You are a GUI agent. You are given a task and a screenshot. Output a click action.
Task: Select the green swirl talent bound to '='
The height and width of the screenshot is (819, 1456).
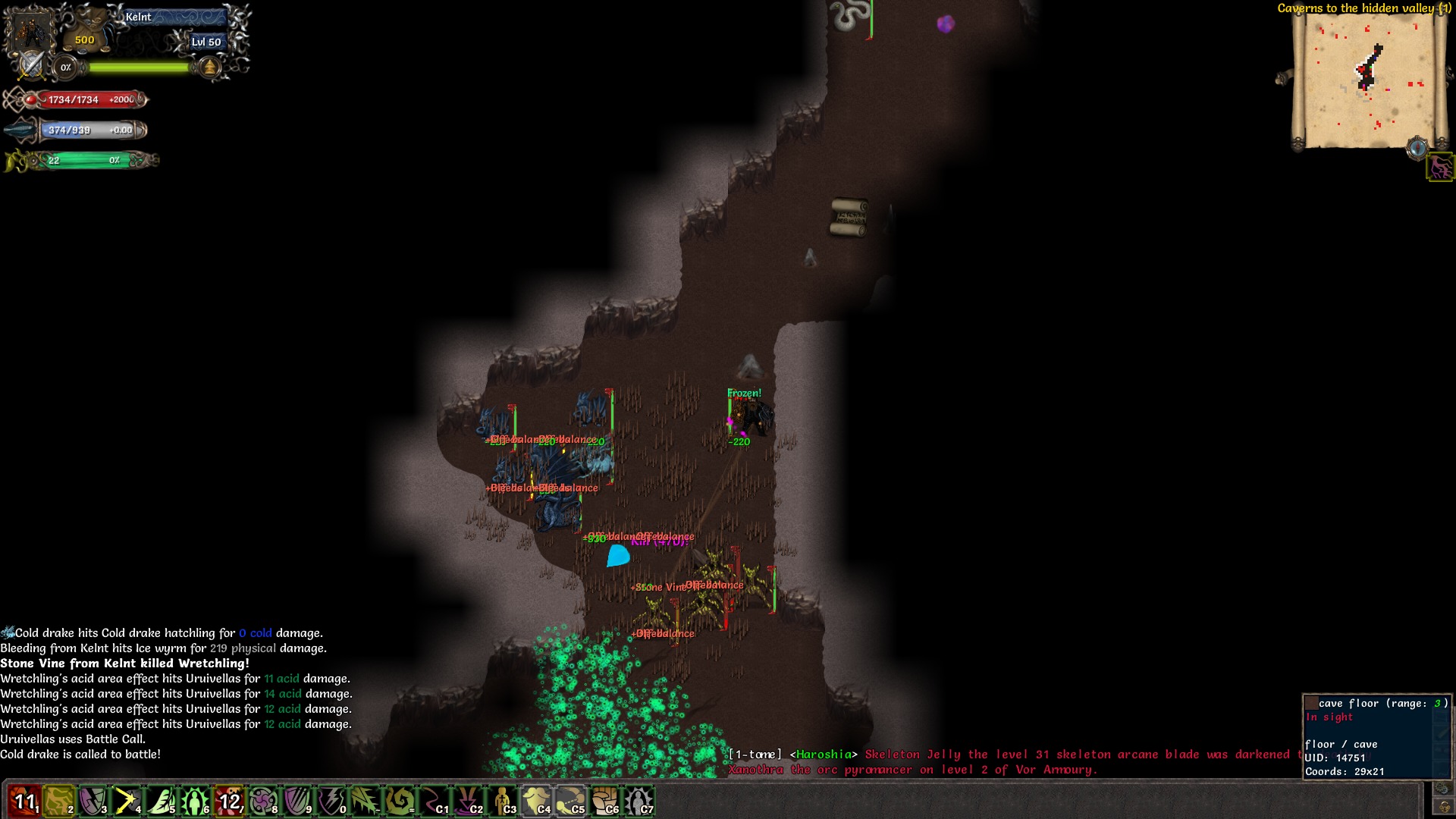(400, 800)
